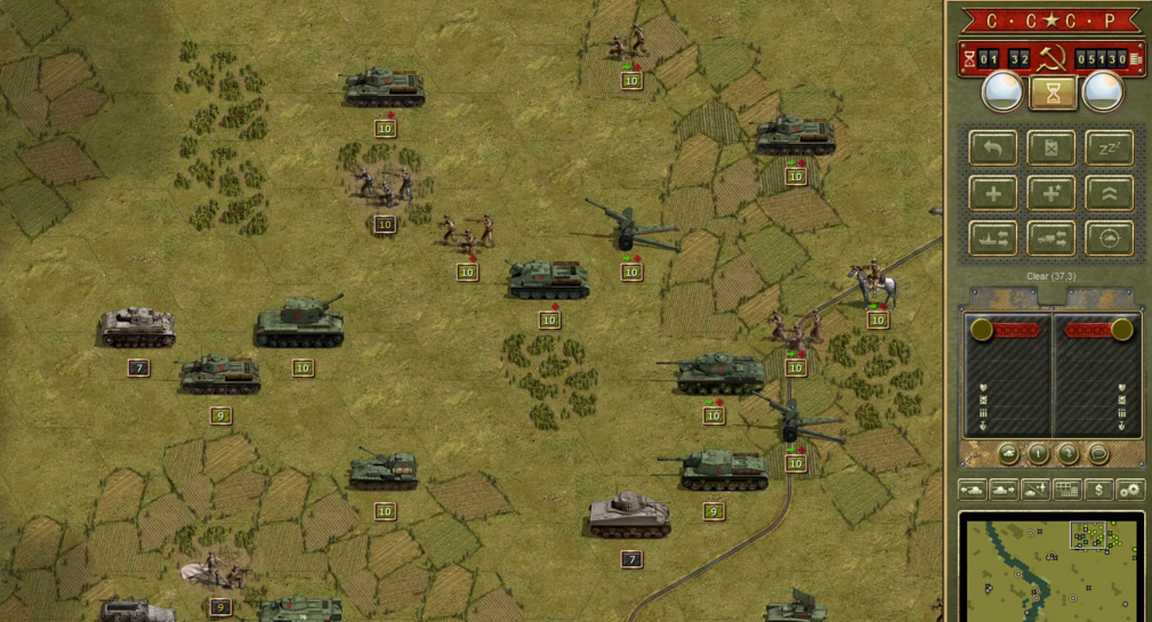Click the ship embark button
1152x622 pixels.
coord(993,238)
